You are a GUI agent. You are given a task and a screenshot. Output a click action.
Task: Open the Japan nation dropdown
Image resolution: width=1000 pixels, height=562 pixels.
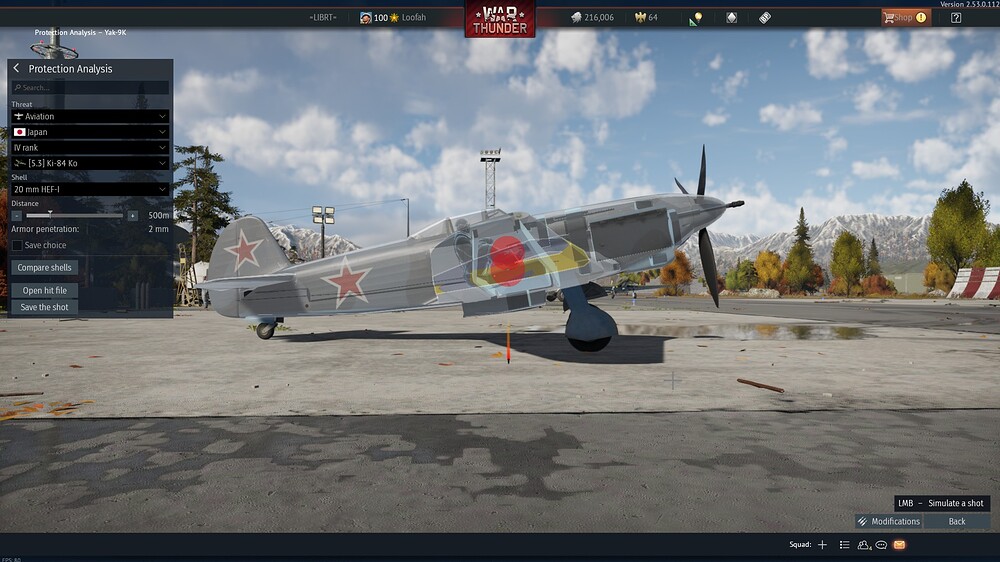90,132
